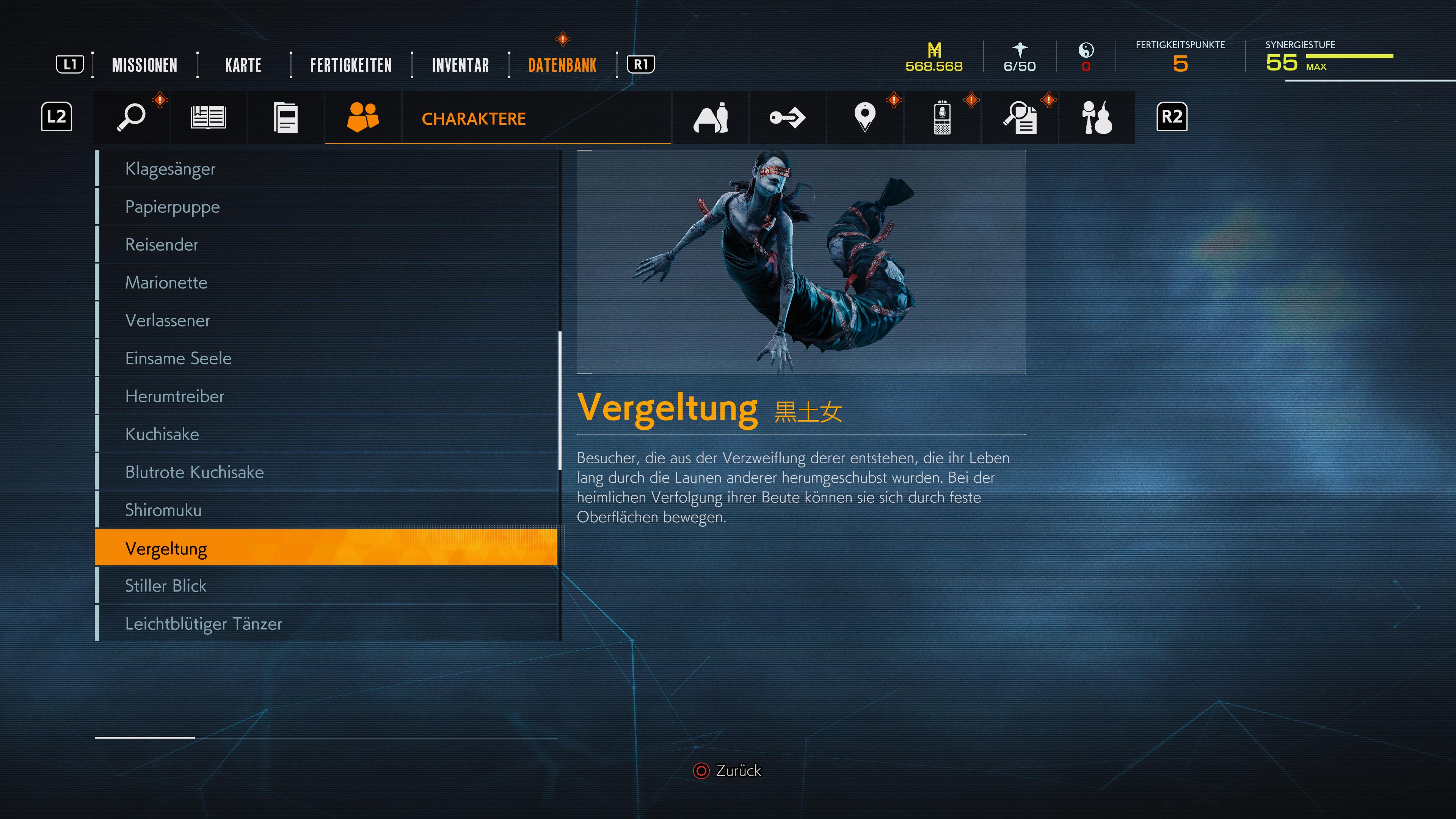
Task: Select the Datenbank tab
Action: (562, 65)
